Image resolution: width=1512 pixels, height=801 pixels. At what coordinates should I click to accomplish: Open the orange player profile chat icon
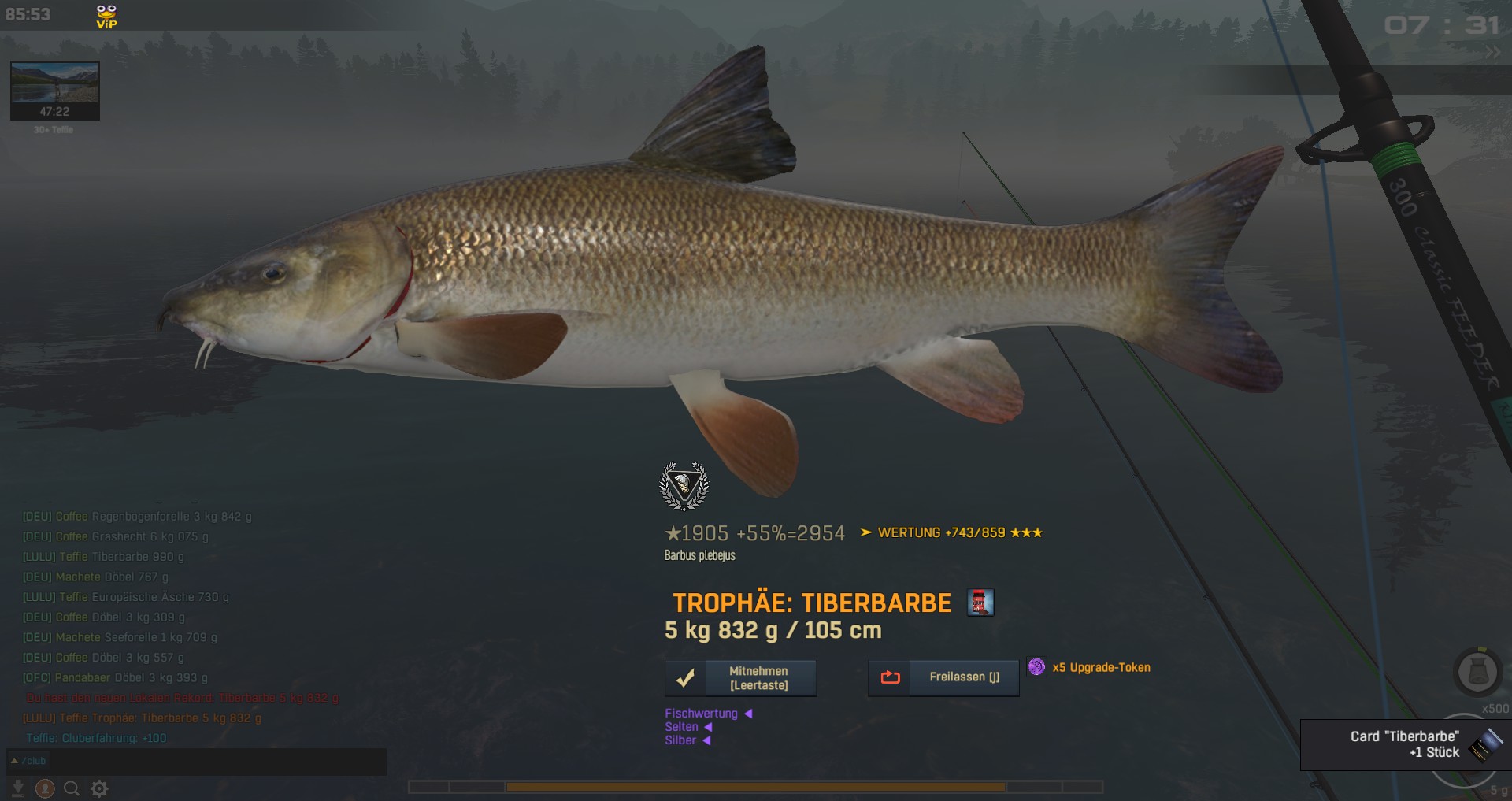click(x=45, y=788)
